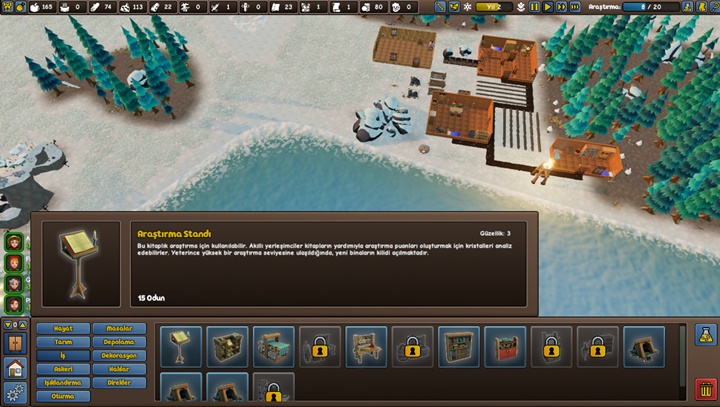Select the red cabinet build item

pyautogui.click(x=505, y=346)
